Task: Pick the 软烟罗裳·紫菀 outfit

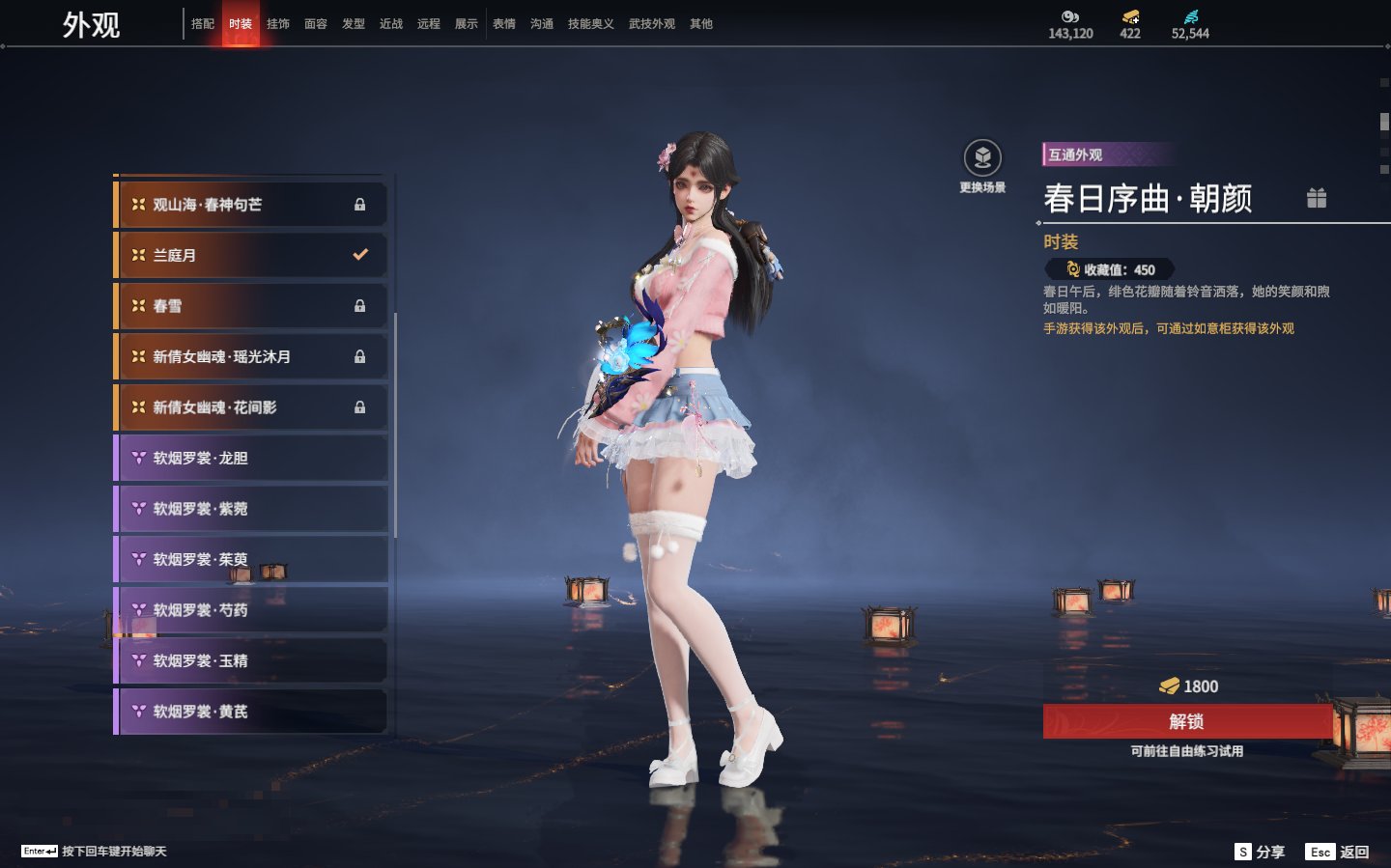Action: click(x=251, y=509)
